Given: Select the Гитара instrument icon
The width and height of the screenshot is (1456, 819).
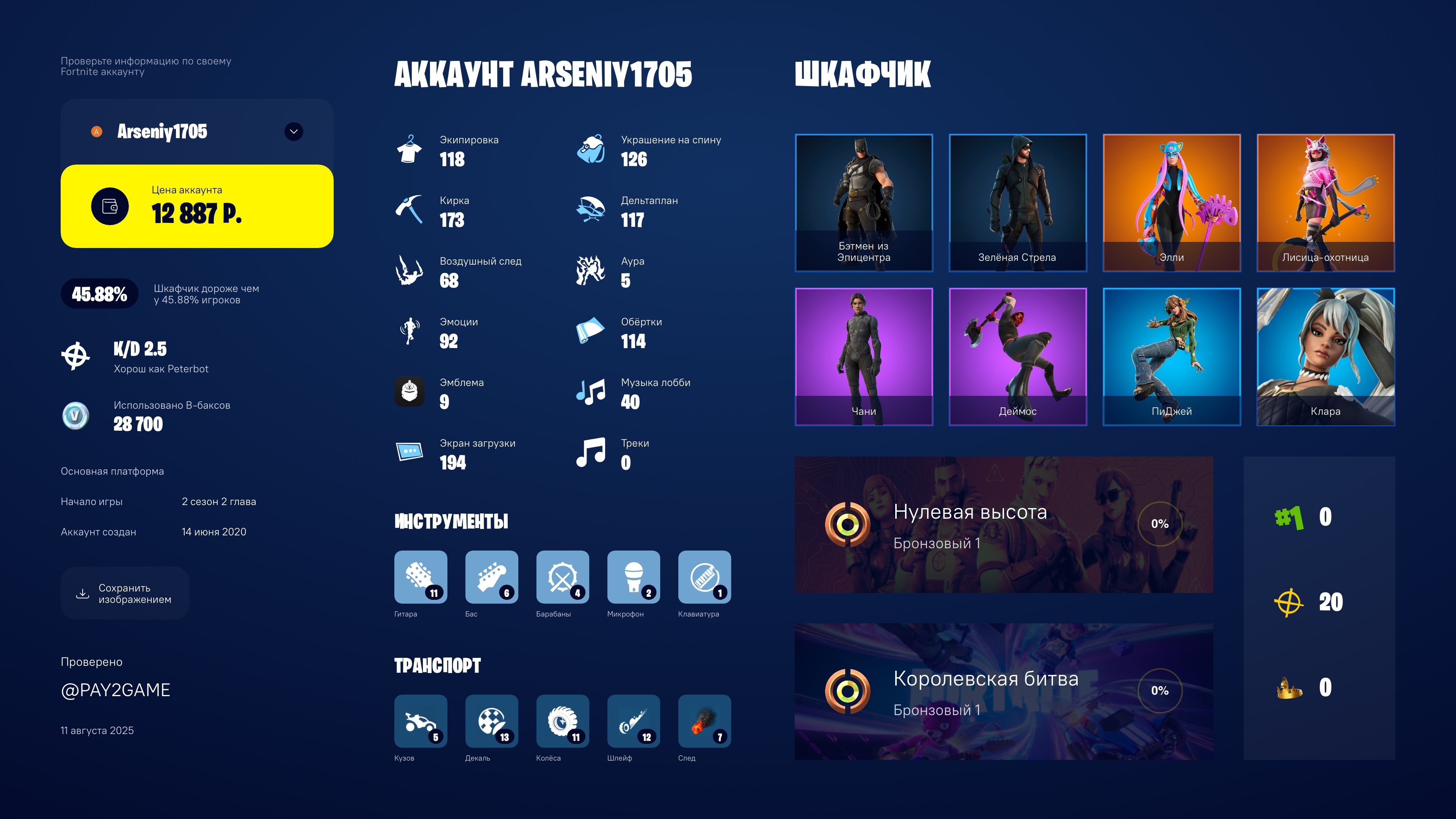Looking at the screenshot, I should (x=420, y=577).
